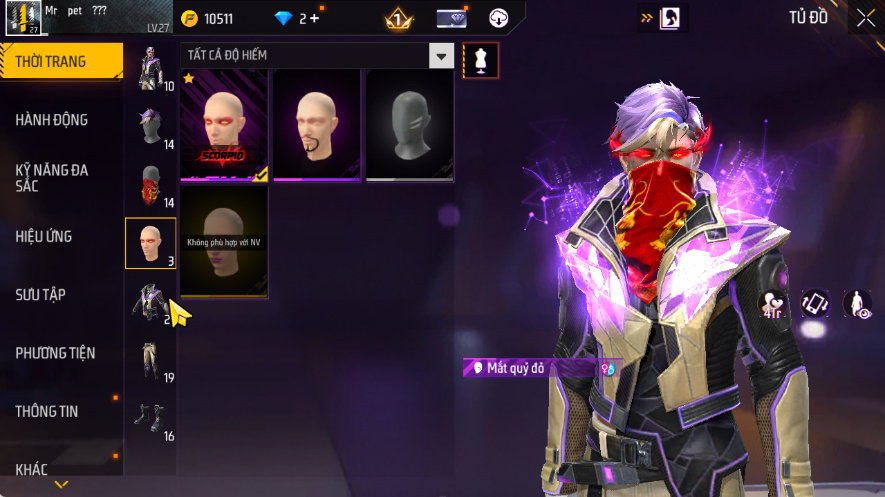
Task: Choose the trousers category with 19 items
Action: 150,359
